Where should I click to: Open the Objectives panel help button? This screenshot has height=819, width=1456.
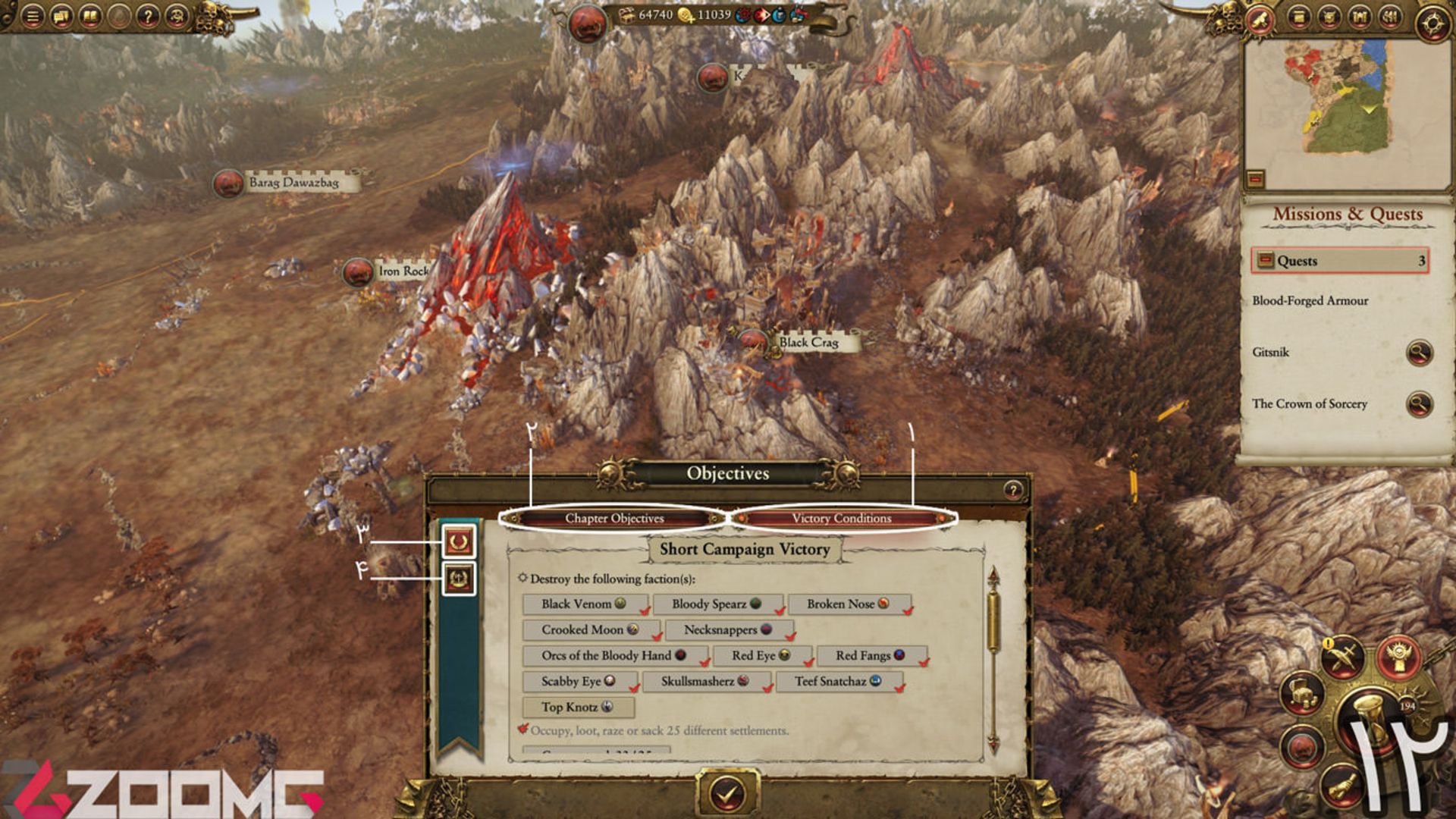[1012, 490]
